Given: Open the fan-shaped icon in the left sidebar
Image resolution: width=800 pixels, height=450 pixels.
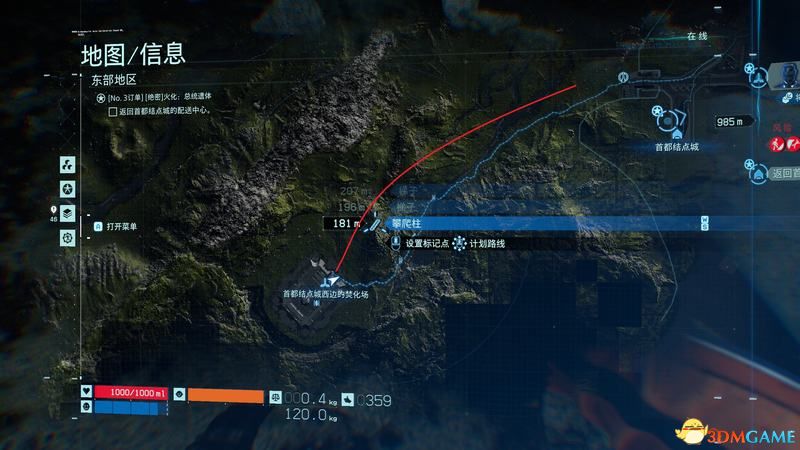Looking at the screenshot, I should pyautogui.click(x=66, y=164).
